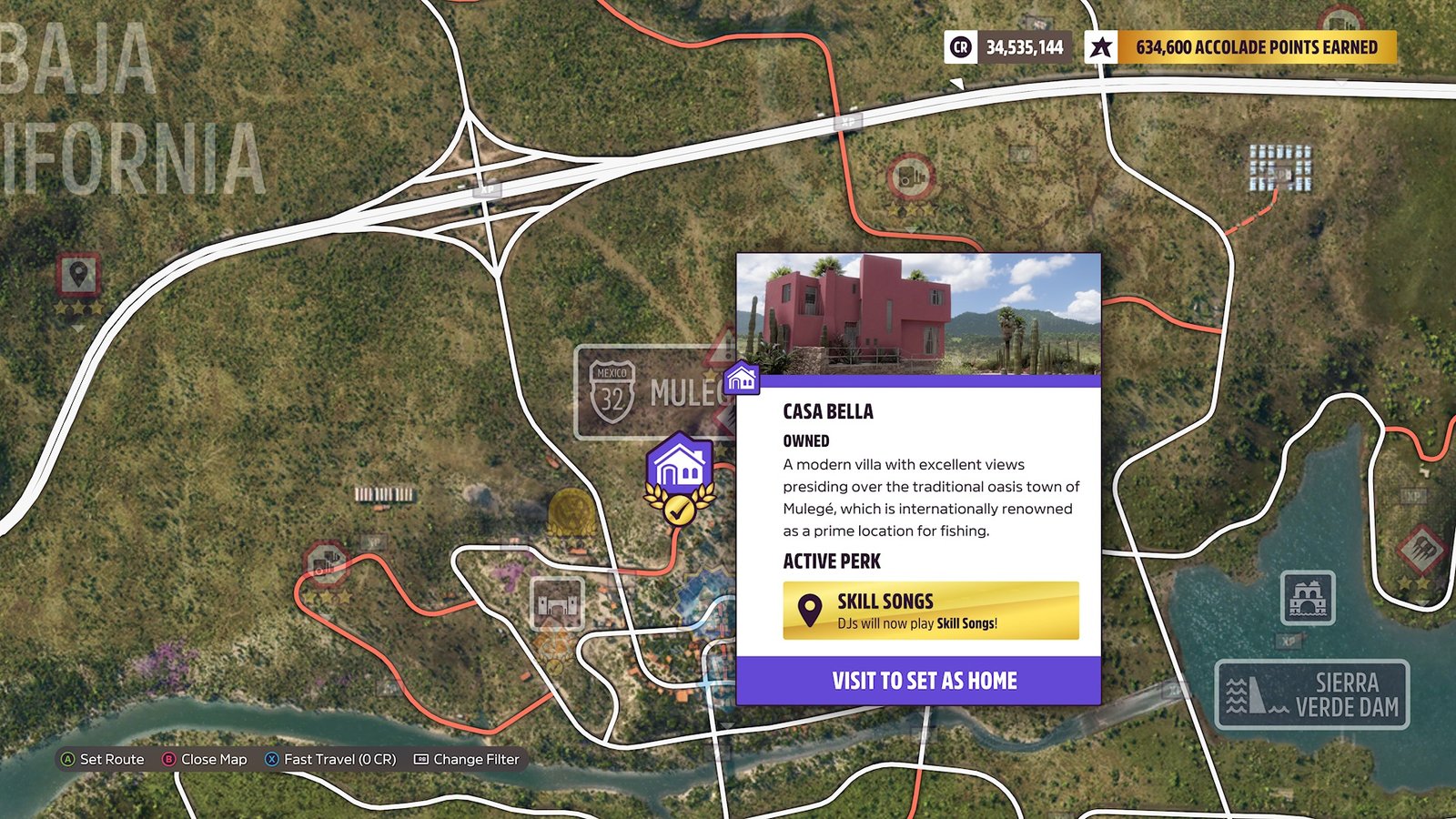
Task: Click the danger sign marker near the right edge
Action: [1421, 549]
